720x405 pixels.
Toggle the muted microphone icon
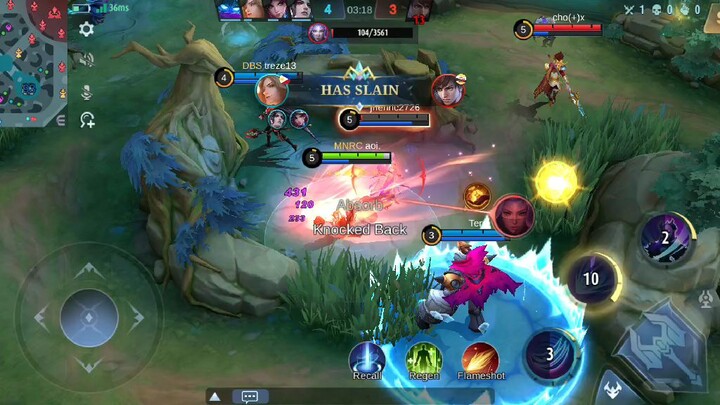pos(87,91)
